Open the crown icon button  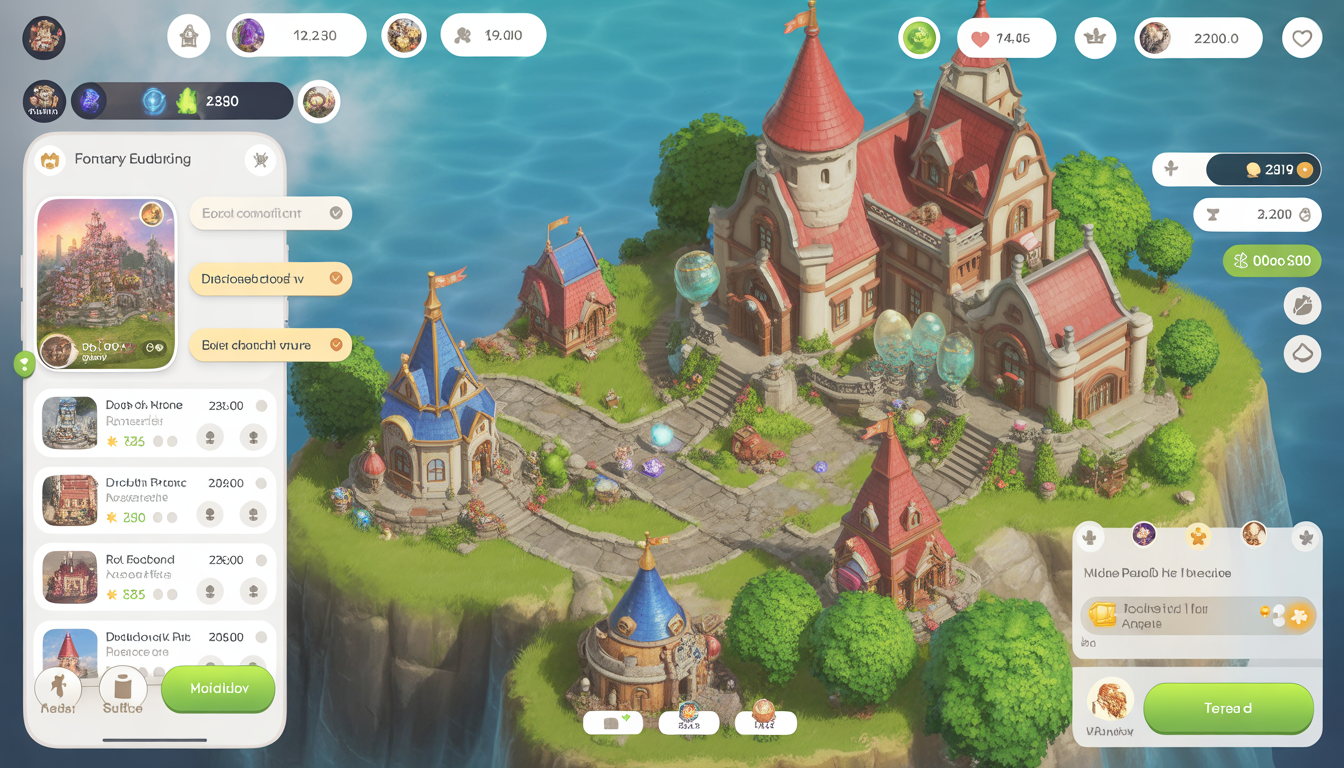click(1095, 38)
